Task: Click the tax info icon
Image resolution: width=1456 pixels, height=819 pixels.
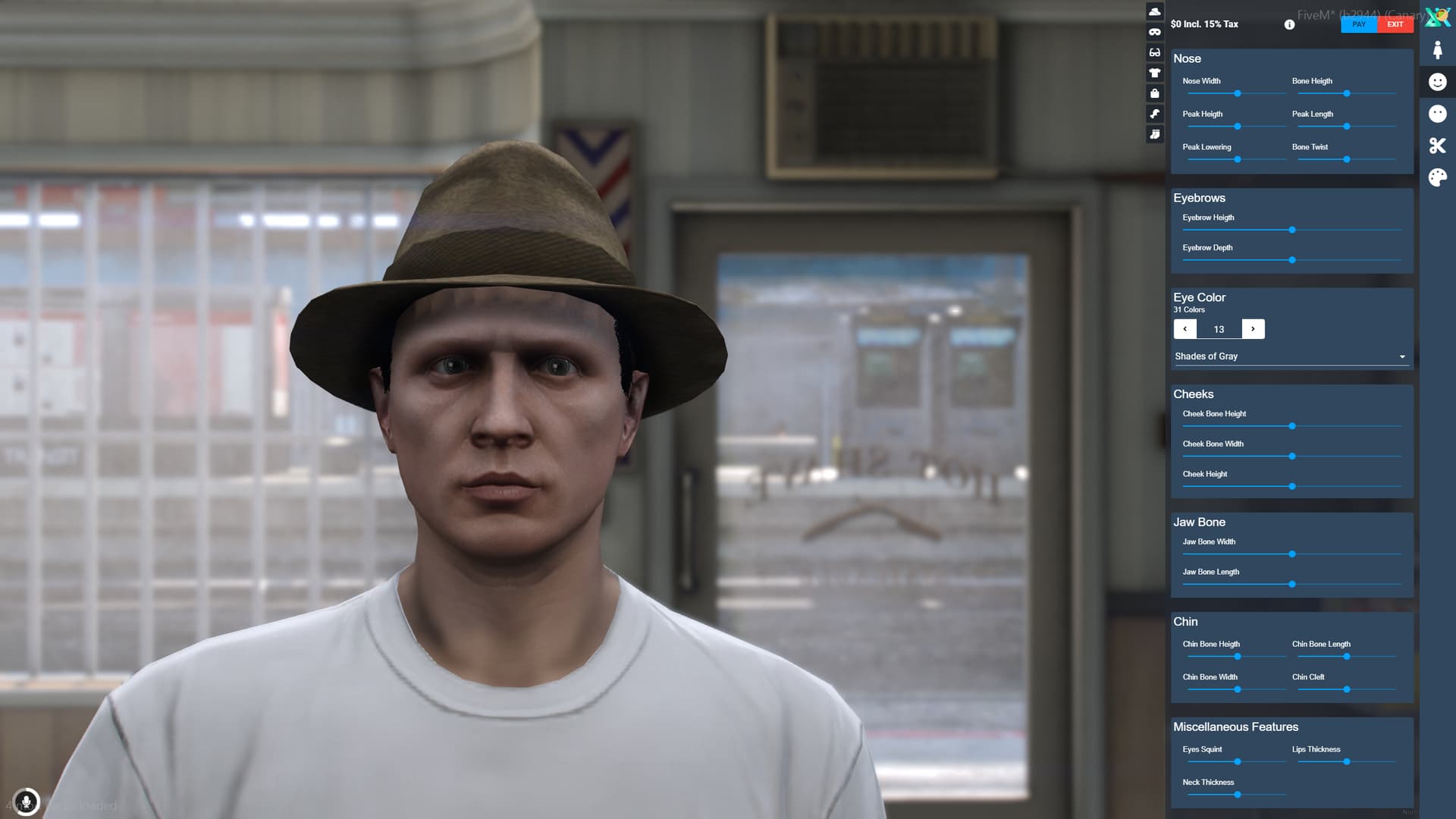Action: [1288, 24]
